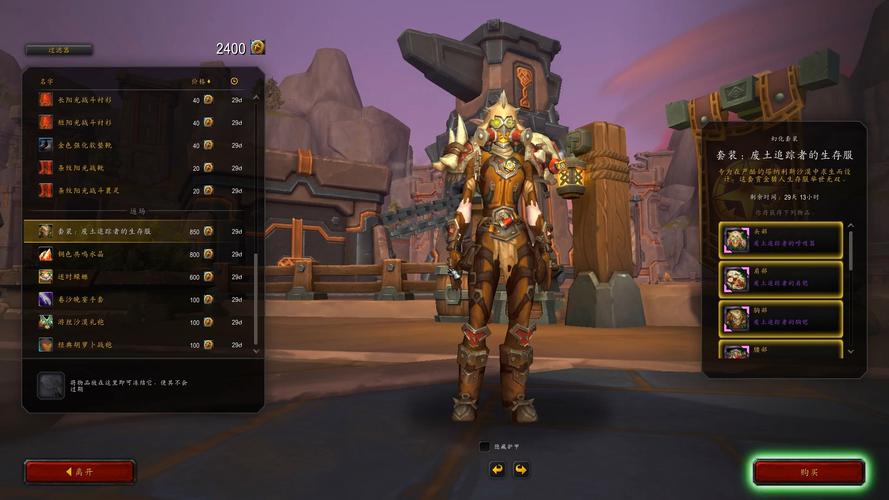Screen dimensions: 889x500
Task: Sort items by the 名字 name column
Action: point(47,81)
